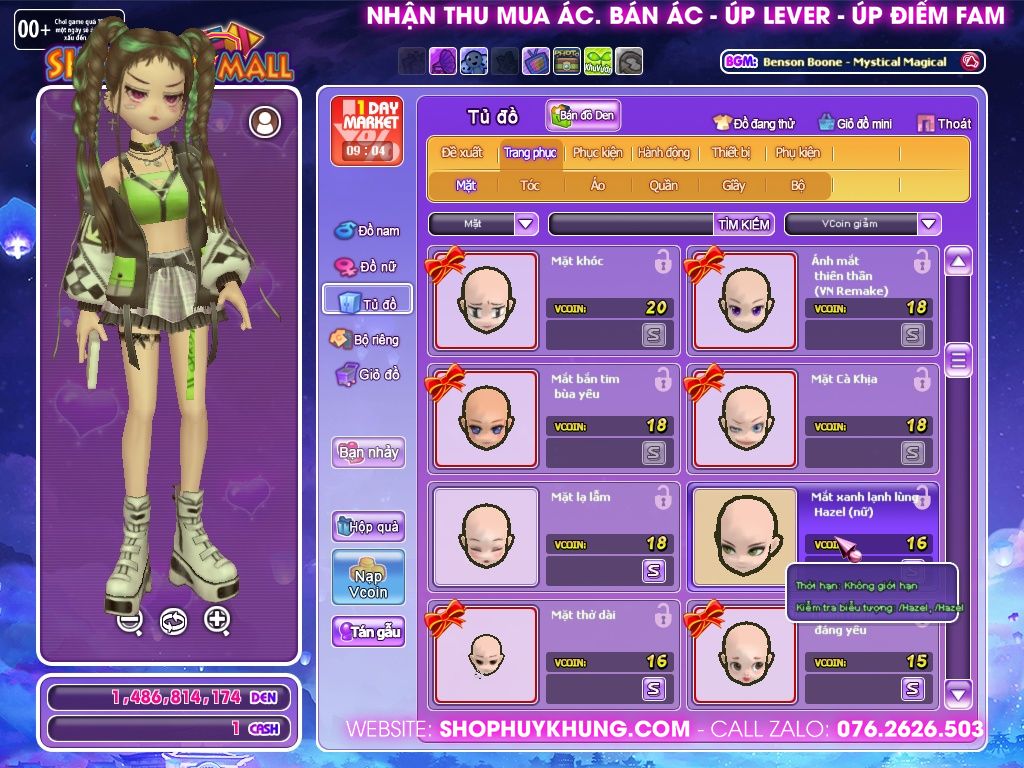
Task: Select the Mặt Cà Khịa face thumbnail
Action: click(744, 419)
